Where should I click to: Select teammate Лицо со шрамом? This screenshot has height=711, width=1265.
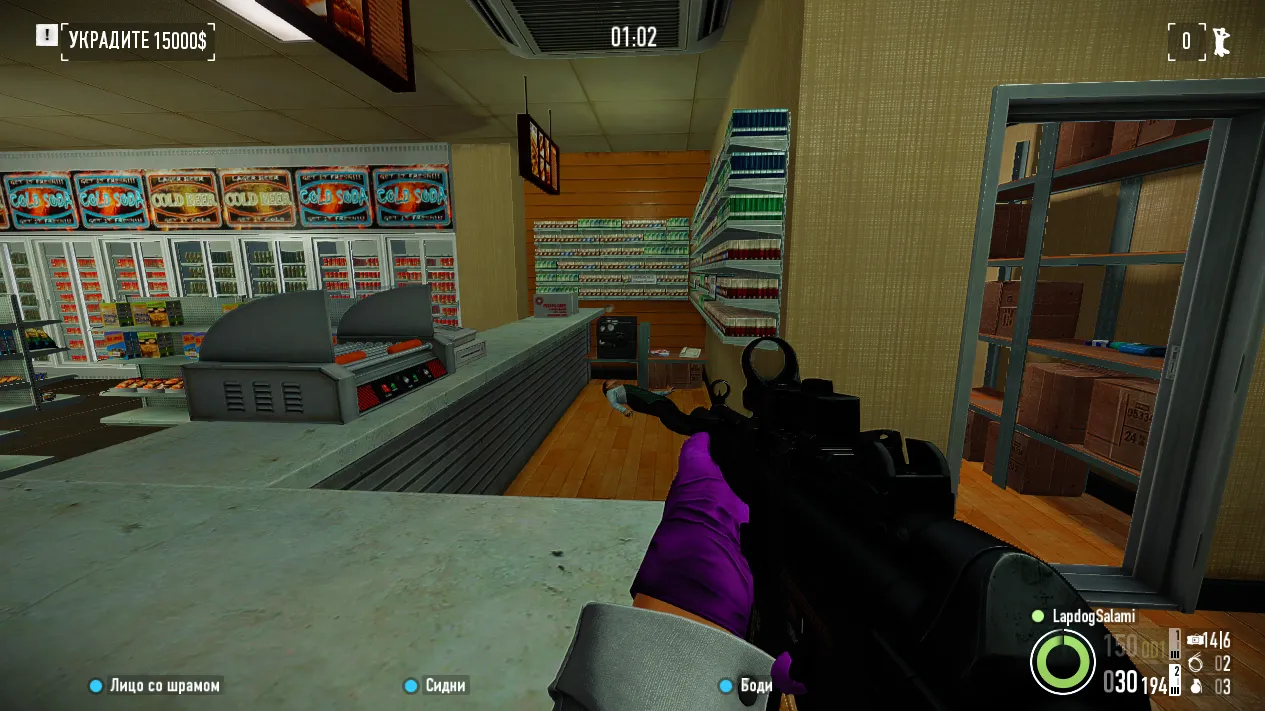tap(155, 686)
